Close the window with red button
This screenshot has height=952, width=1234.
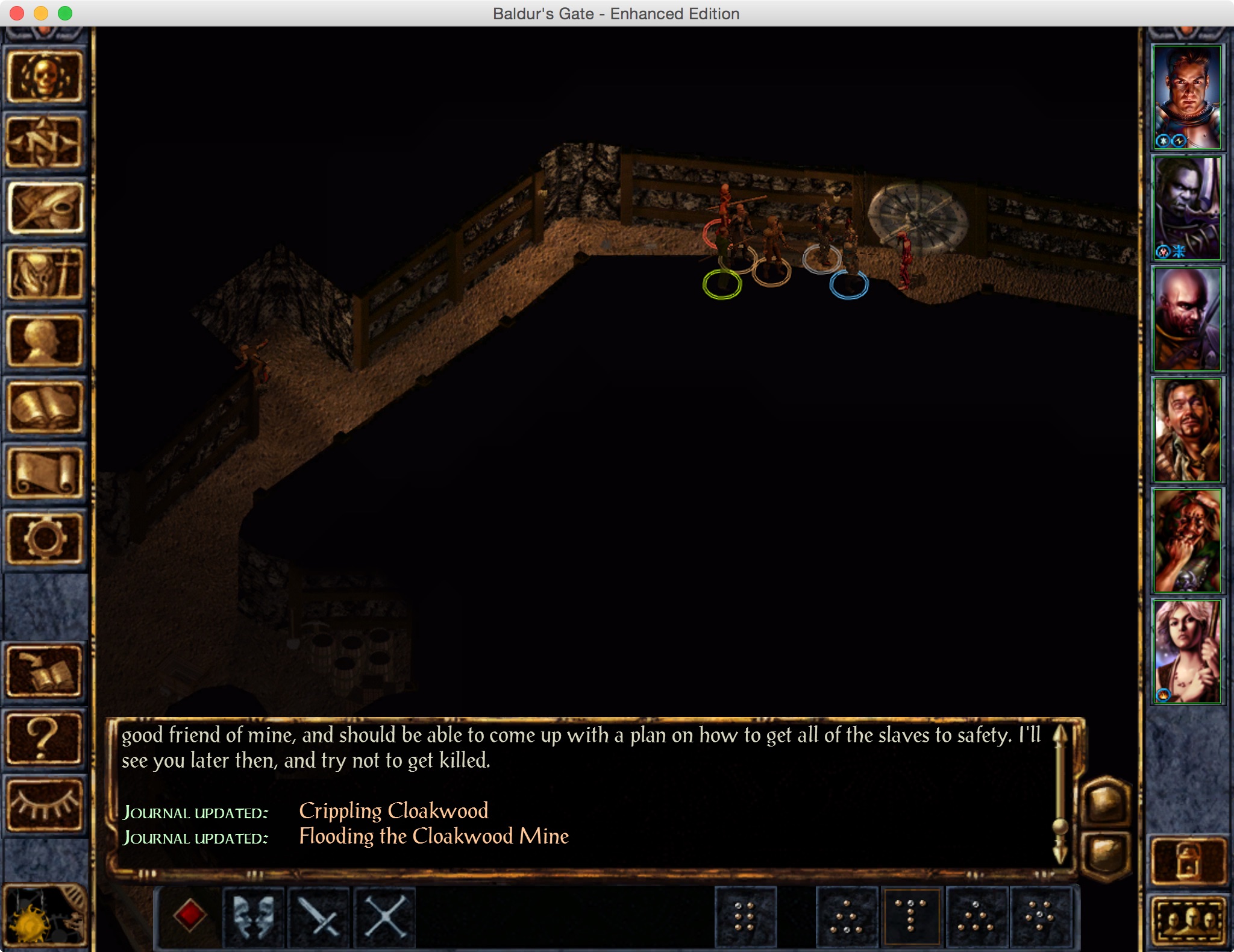17,13
